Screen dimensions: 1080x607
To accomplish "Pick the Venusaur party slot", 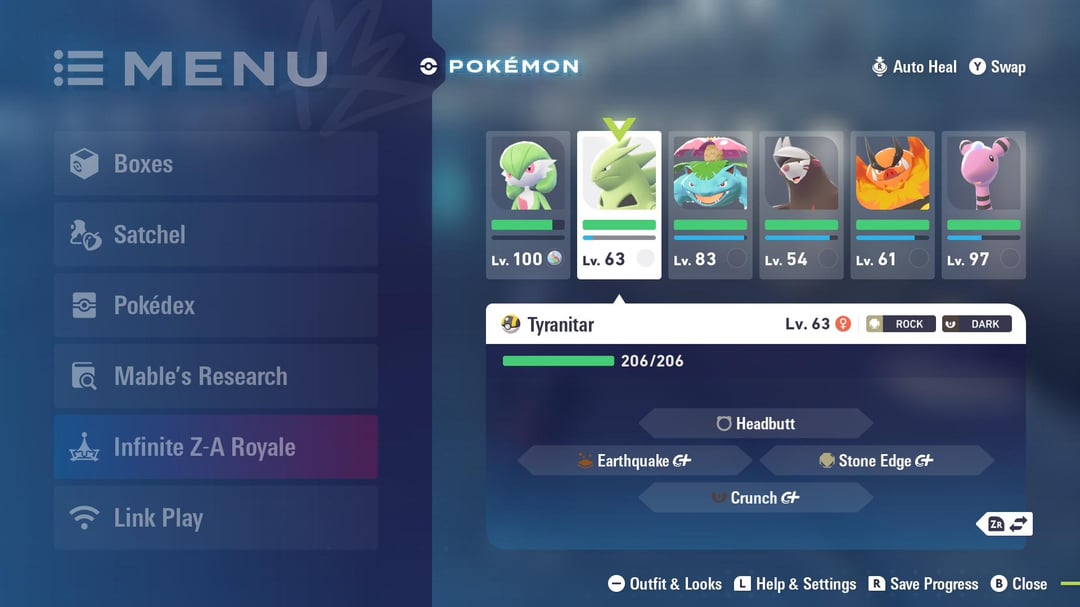I will 710,205.
